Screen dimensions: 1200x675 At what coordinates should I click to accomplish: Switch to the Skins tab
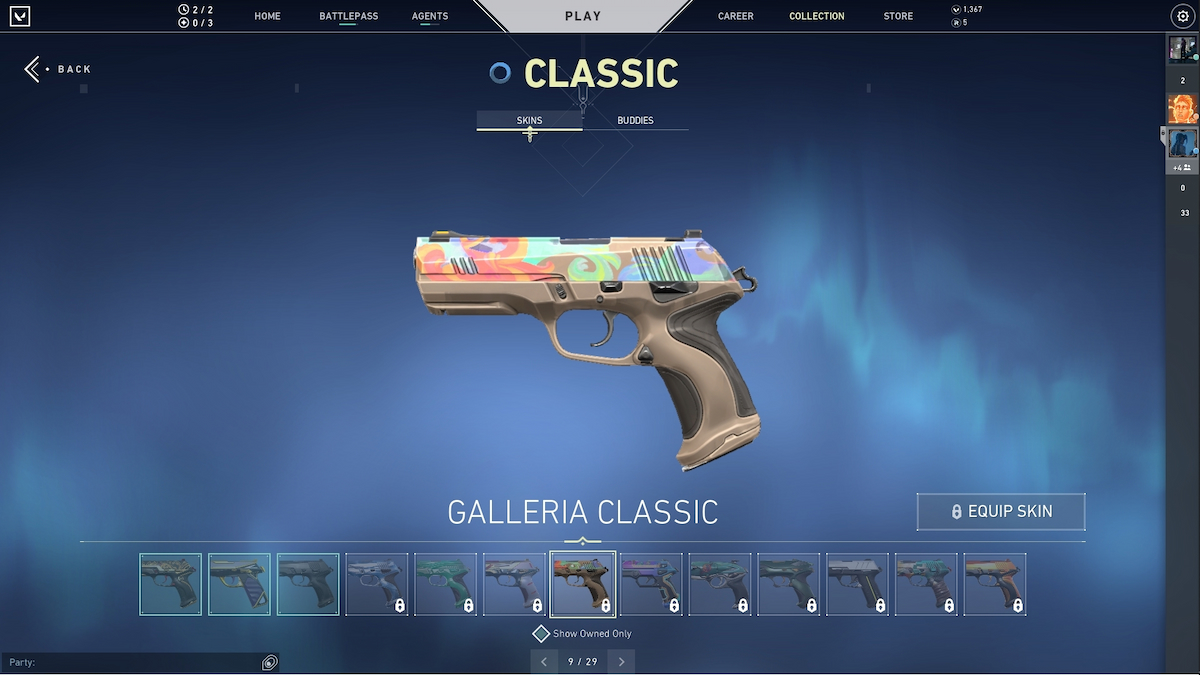click(529, 120)
